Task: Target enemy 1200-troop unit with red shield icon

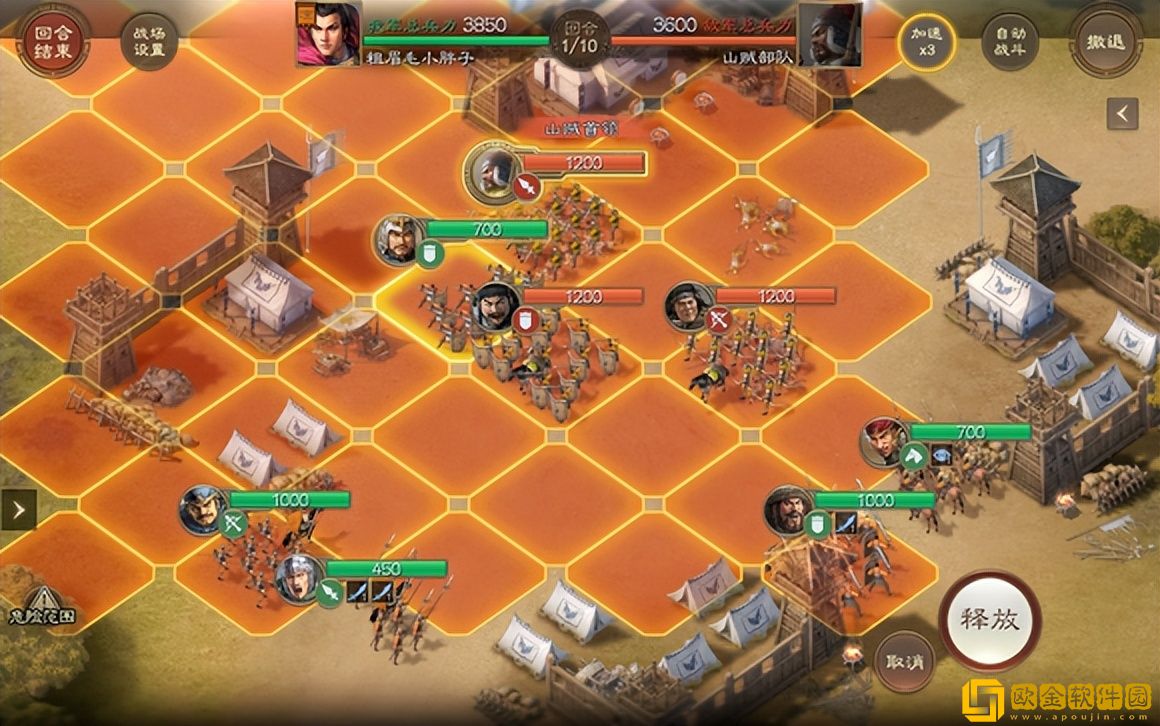Action: [496, 306]
